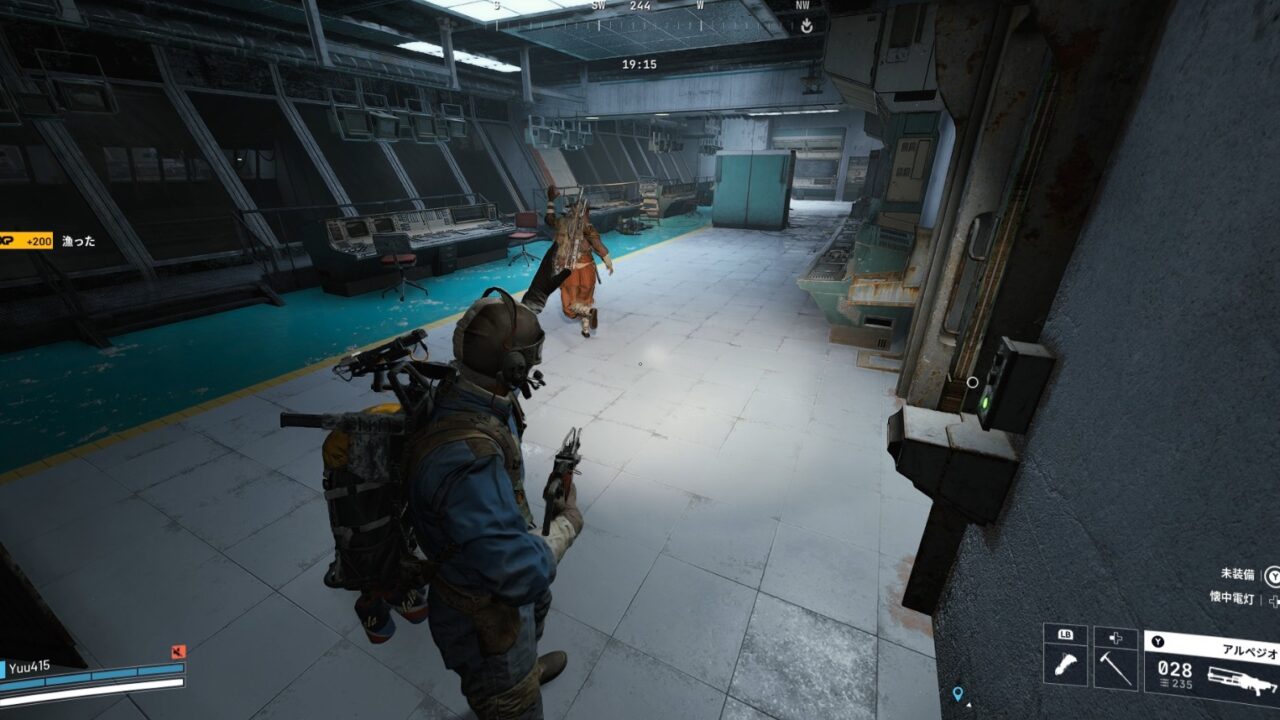
Task: Select the Yuu415 player name tag
Action: [x=31, y=667]
